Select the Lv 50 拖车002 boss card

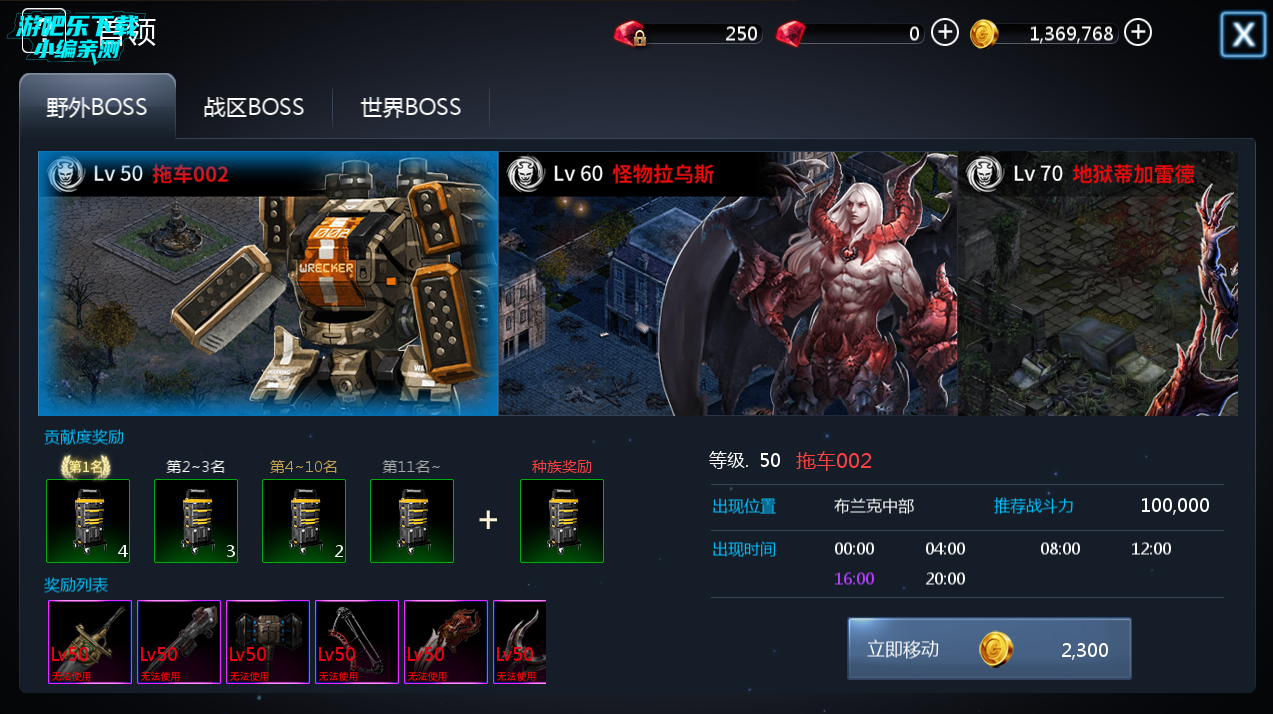(268, 283)
